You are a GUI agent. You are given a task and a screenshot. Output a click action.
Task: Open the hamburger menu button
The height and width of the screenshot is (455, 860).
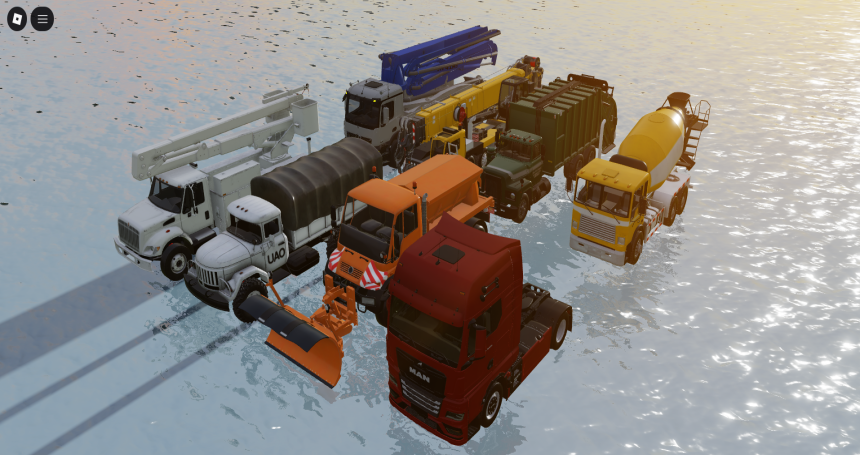[42, 18]
